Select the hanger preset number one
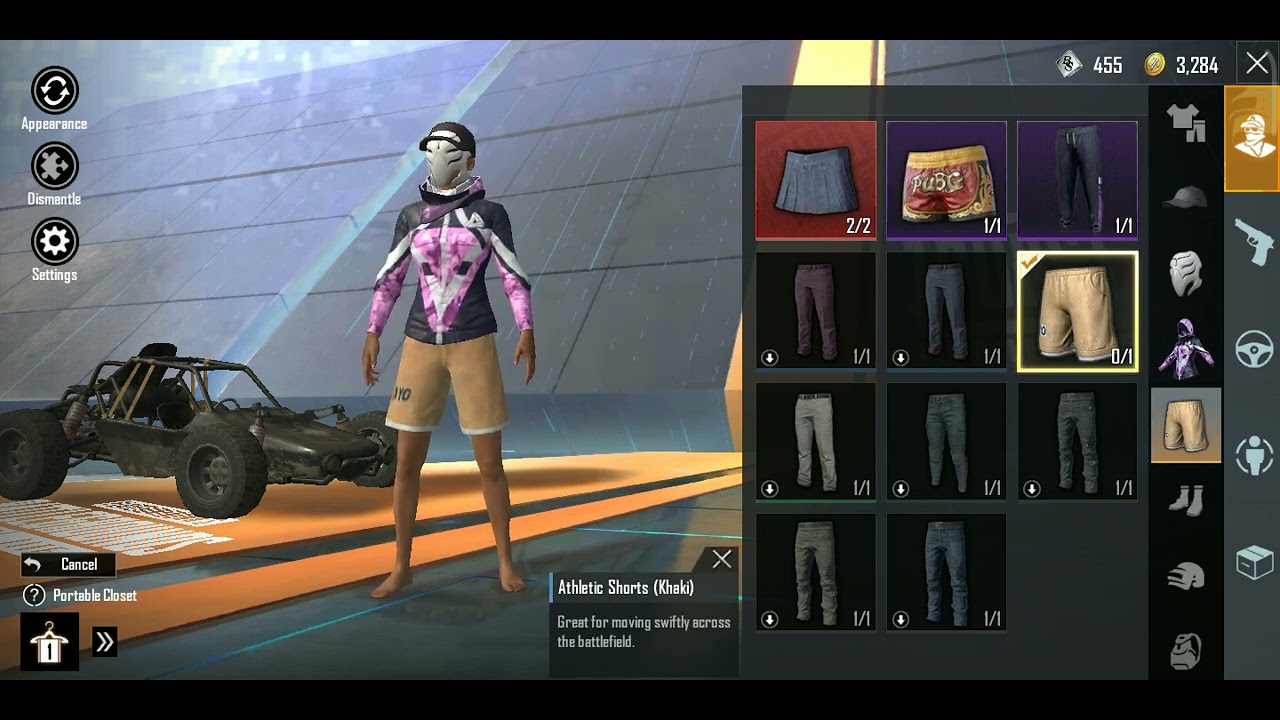The image size is (1280, 720). pos(49,642)
